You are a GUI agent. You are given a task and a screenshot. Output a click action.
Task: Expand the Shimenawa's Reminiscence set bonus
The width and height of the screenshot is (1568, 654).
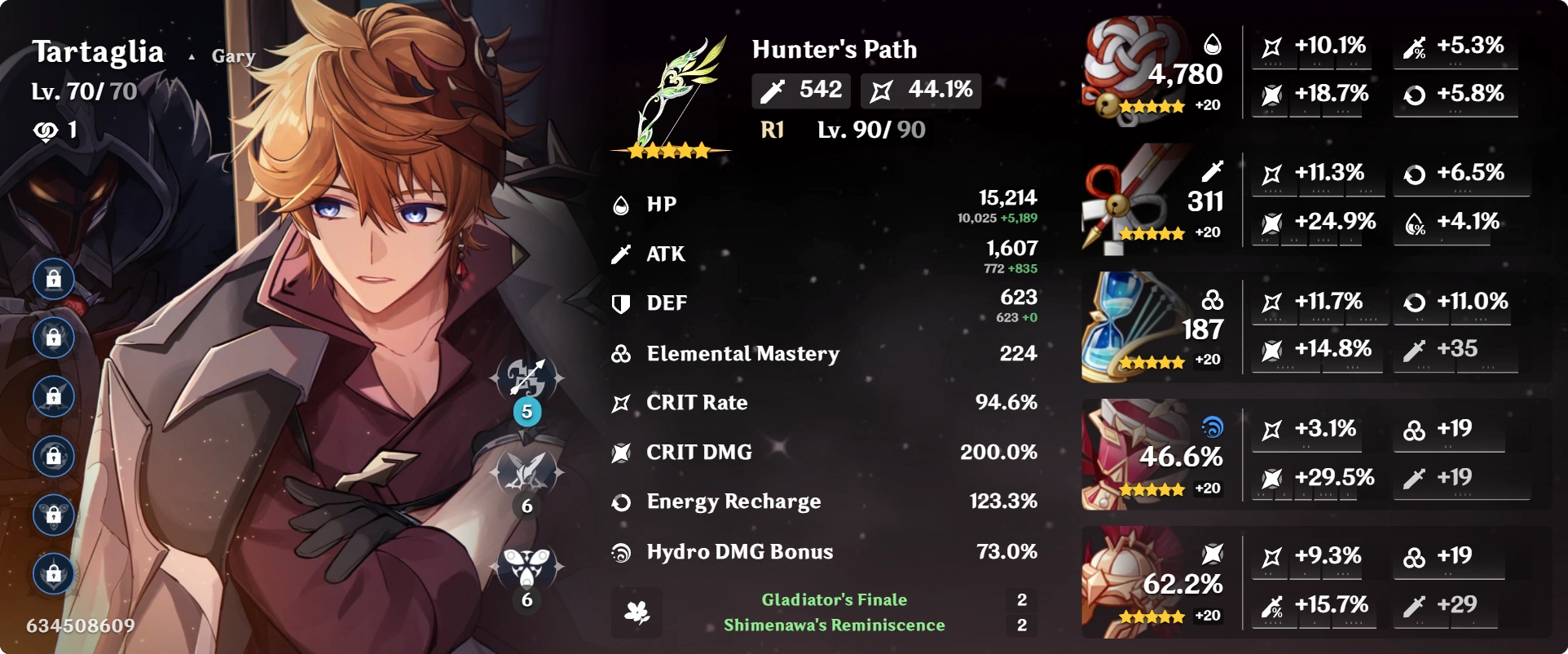[x=833, y=627]
